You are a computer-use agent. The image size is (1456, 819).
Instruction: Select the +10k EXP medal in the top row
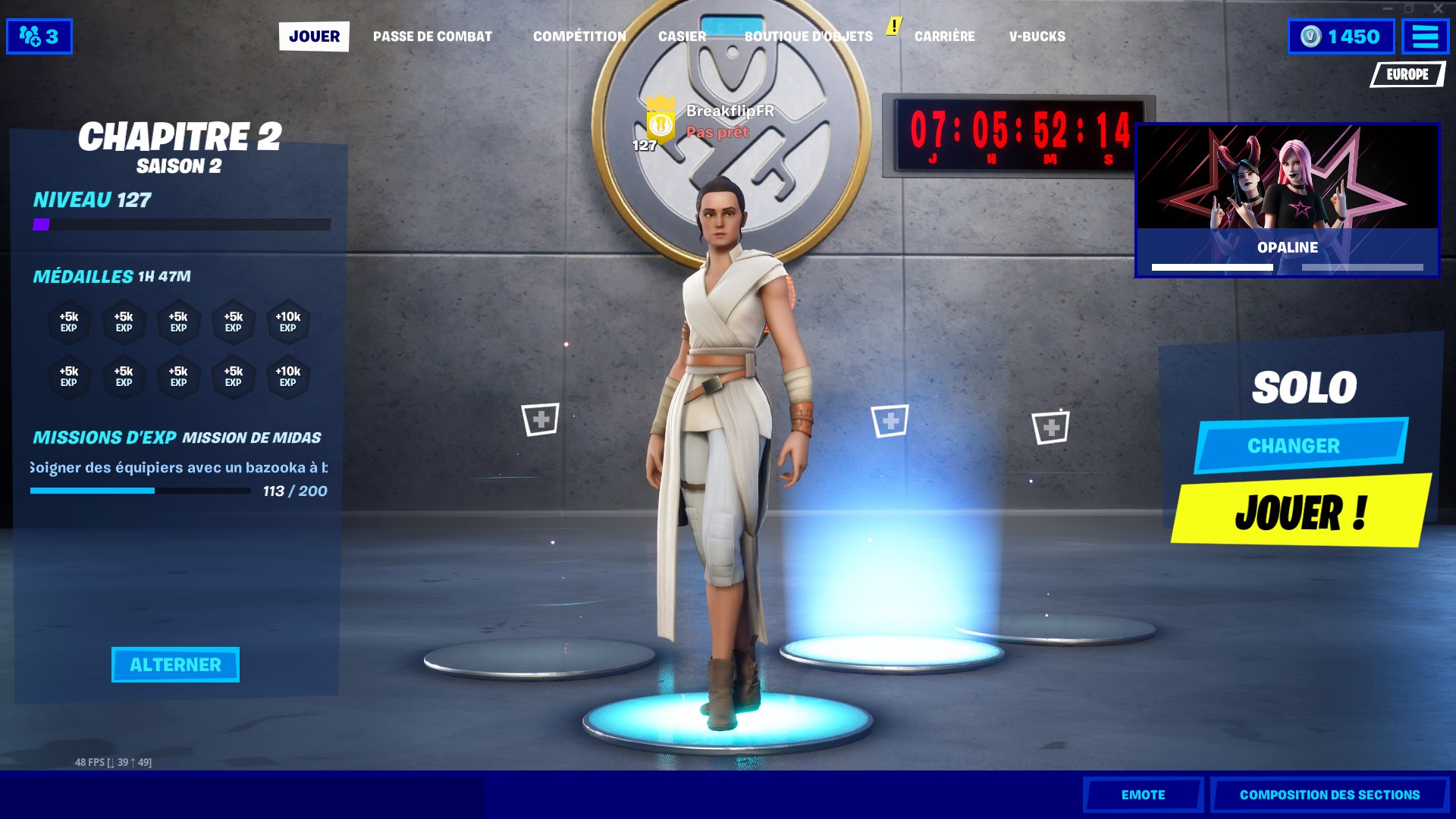288,322
